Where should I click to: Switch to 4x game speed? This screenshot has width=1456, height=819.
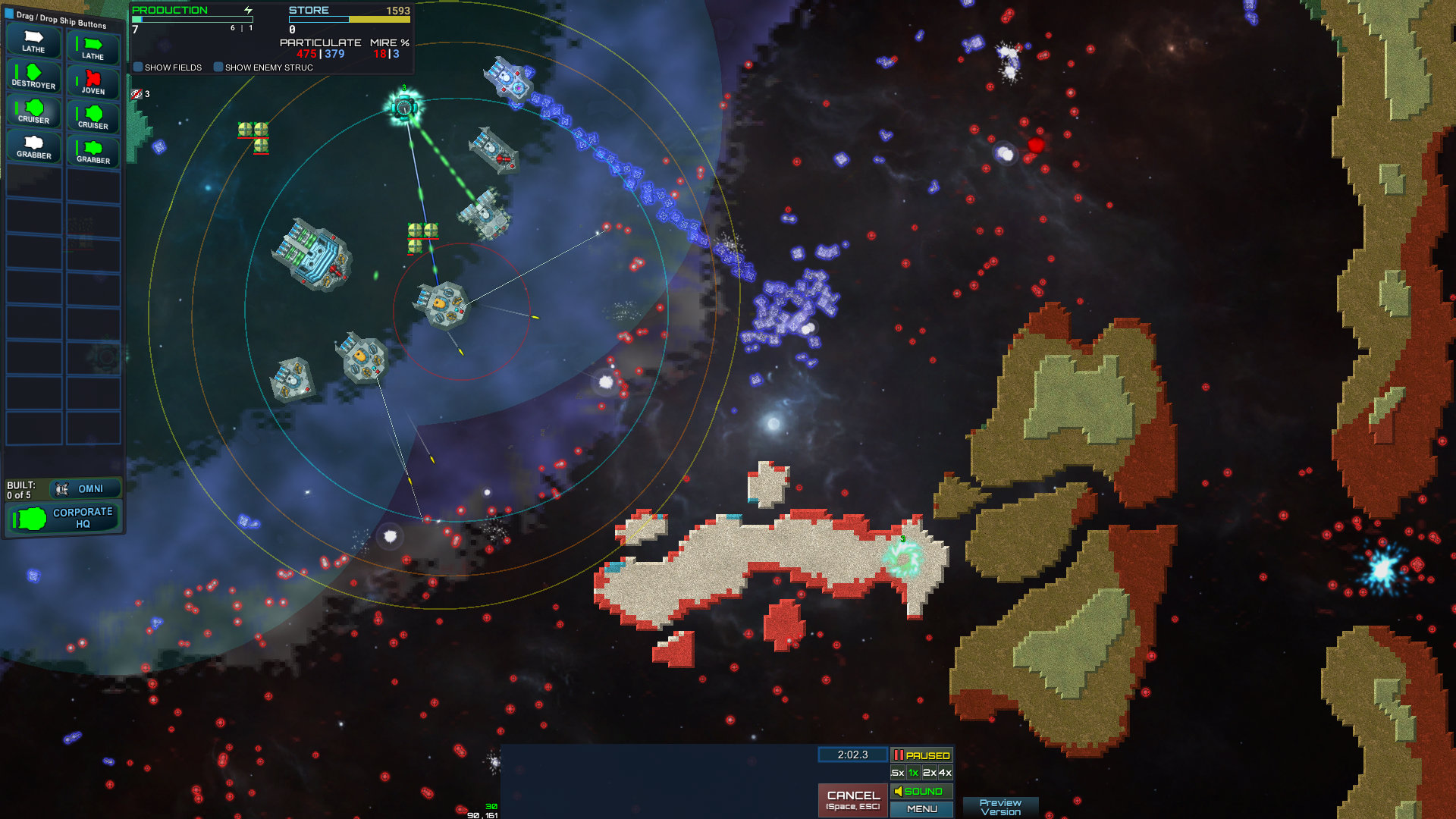click(946, 773)
